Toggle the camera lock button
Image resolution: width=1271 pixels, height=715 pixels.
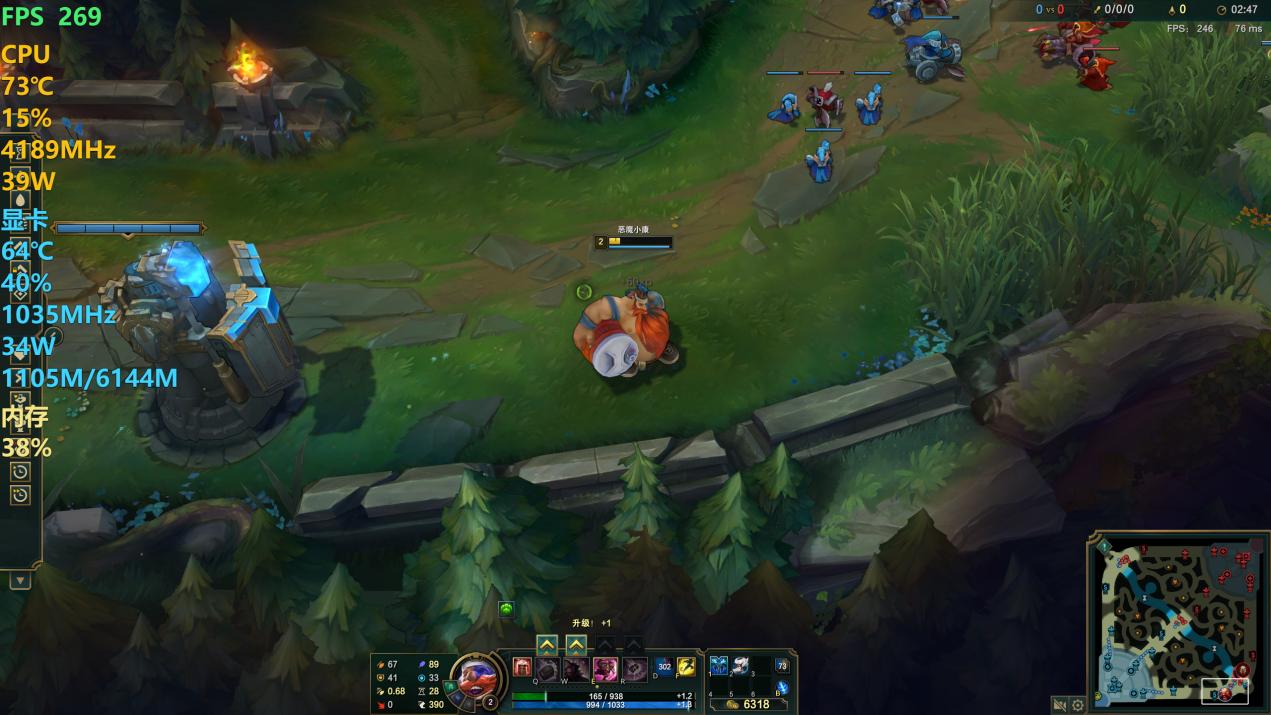pyautogui.click(x=1059, y=705)
